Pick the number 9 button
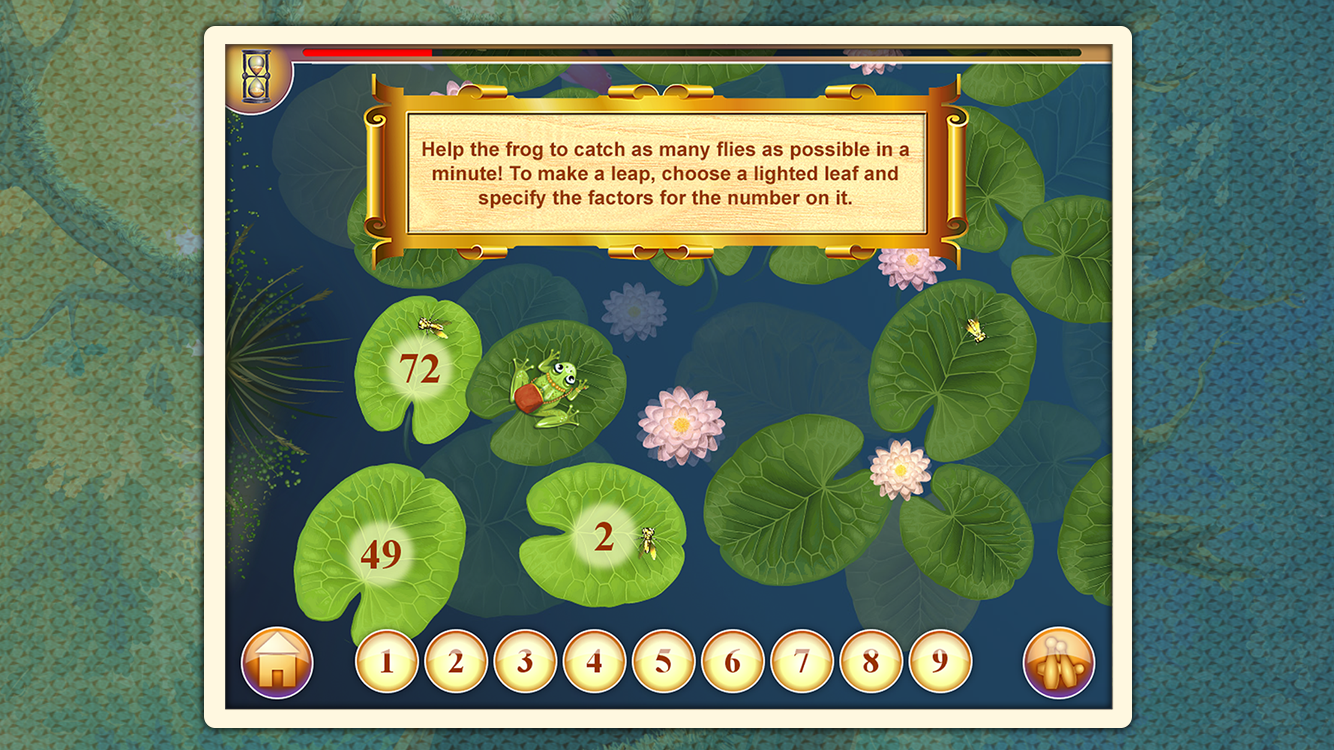The height and width of the screenshot is (750, 1334). (940, 661)
